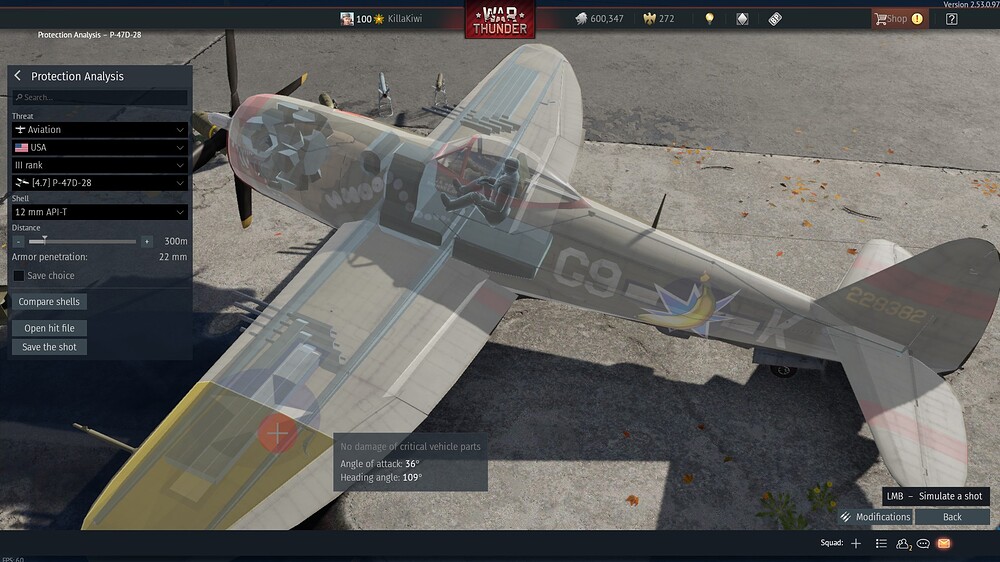
Task: Tick the Save choice checkbox
Action: pyautogui.click(x=19, y=276)
